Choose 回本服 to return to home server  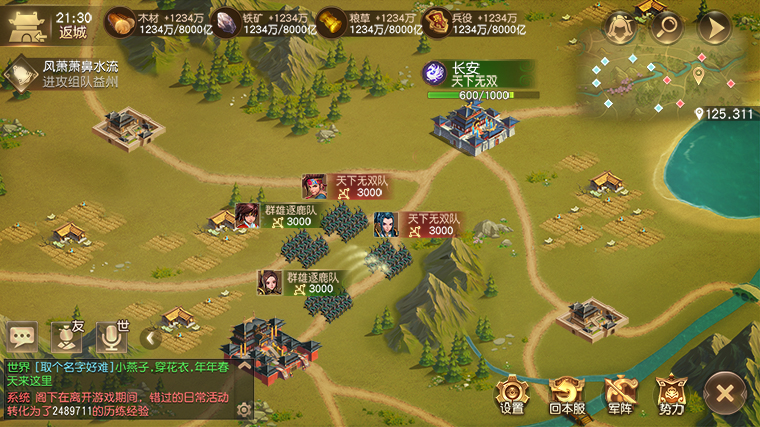567,392
